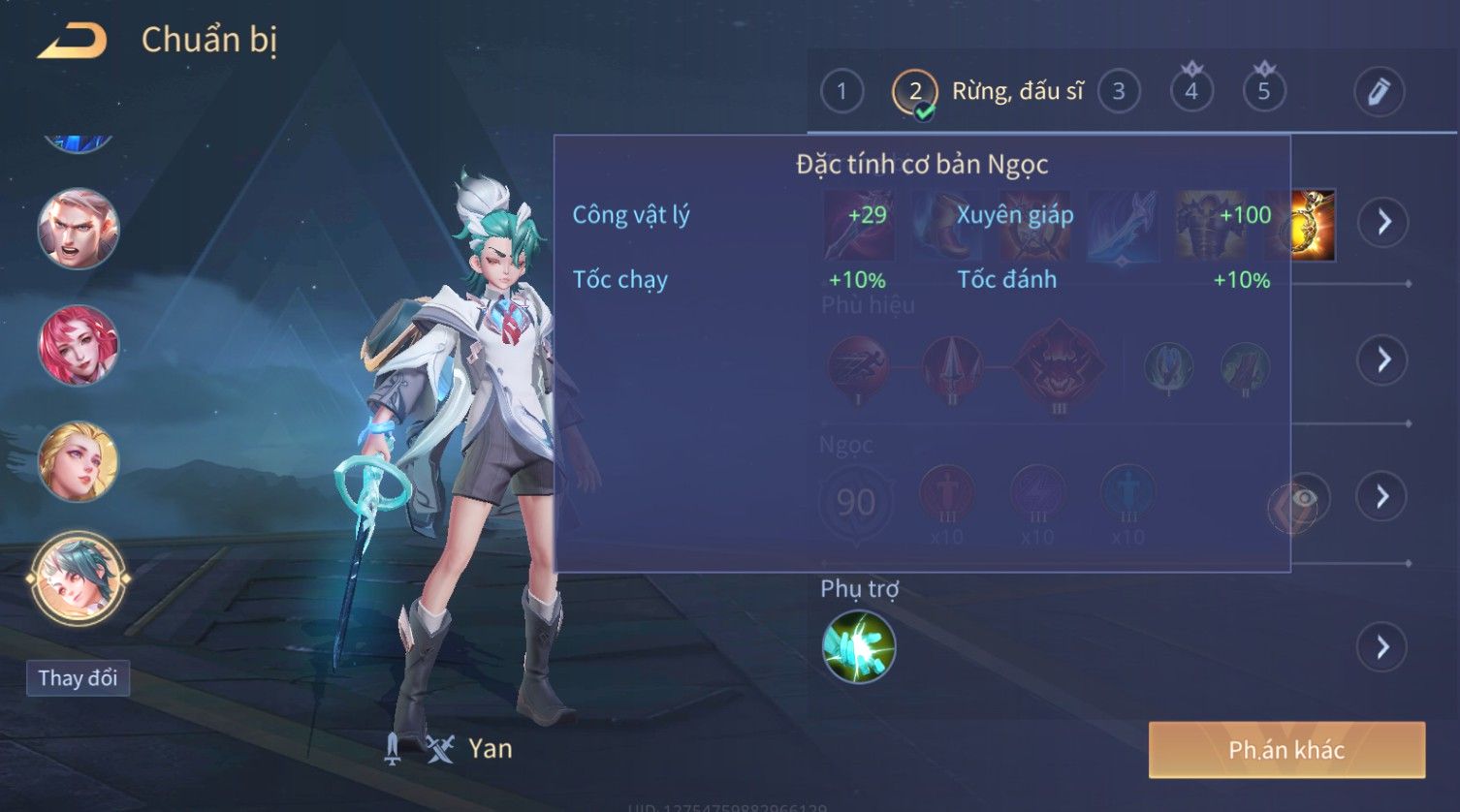
Task: Select the Phụ trợ support spell icon
Action: pos(859,646)
